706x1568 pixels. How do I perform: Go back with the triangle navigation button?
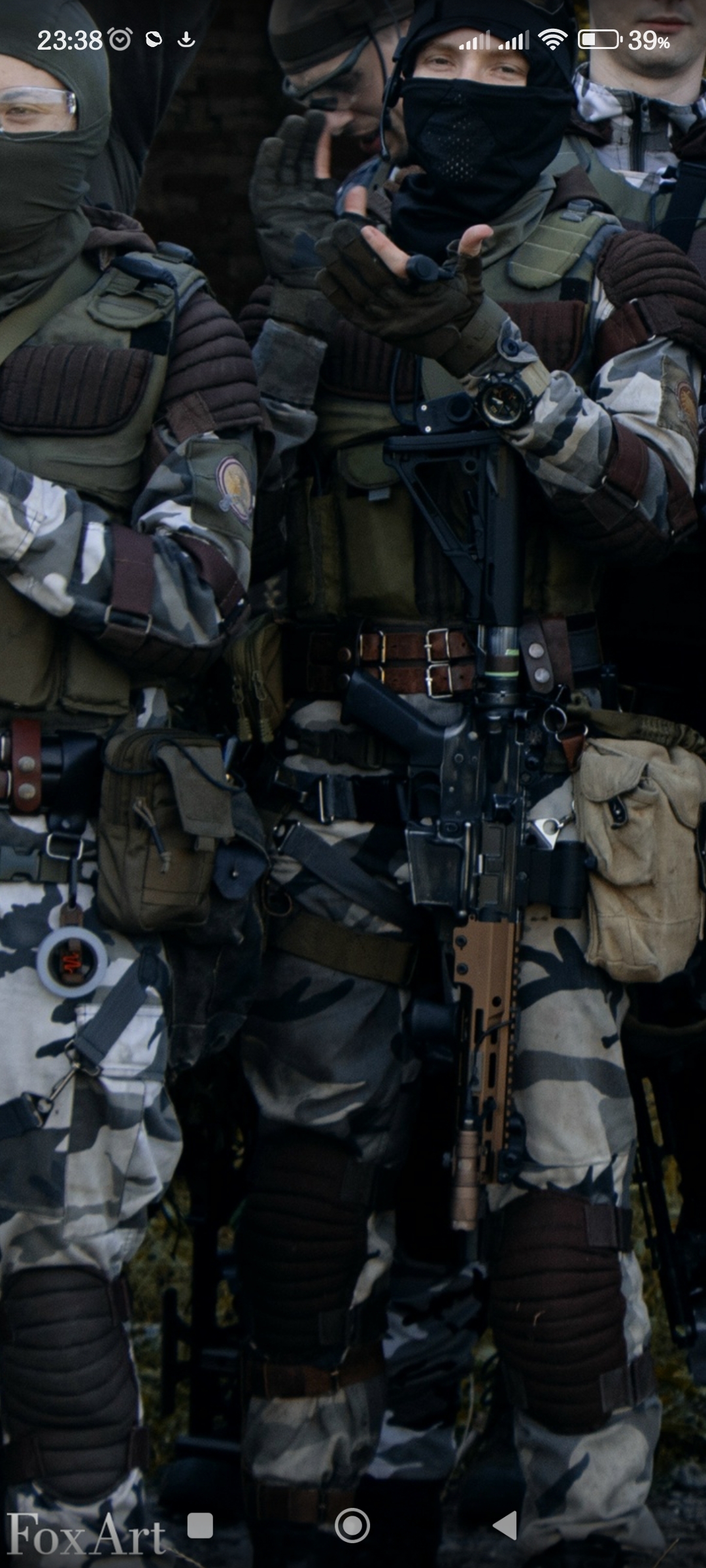(x=505, y=1526)
